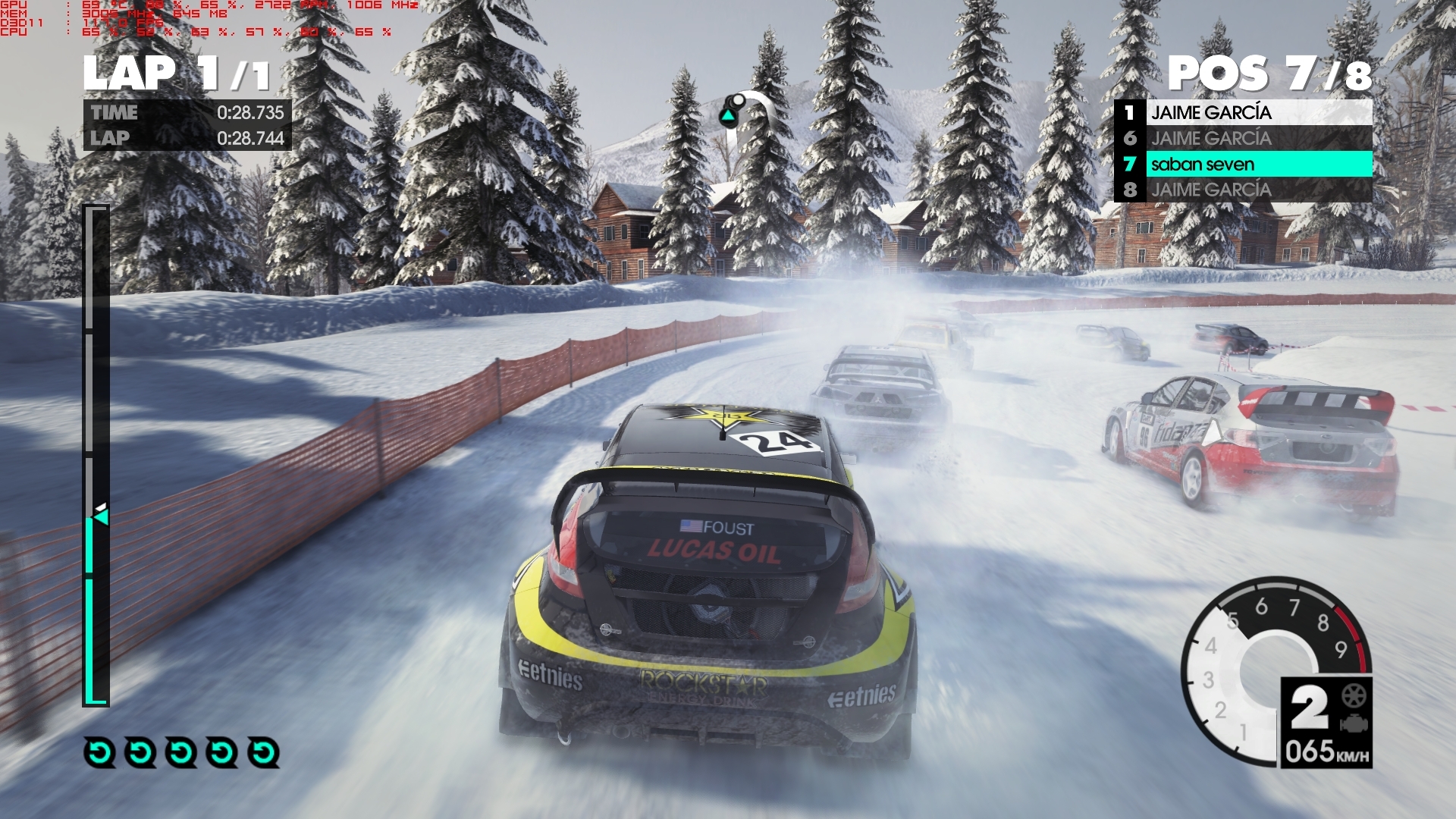Select the eighth-place Jaime García row
Image resolution: width=1456 pixels, height=819 pixels.
[1244, 190]
